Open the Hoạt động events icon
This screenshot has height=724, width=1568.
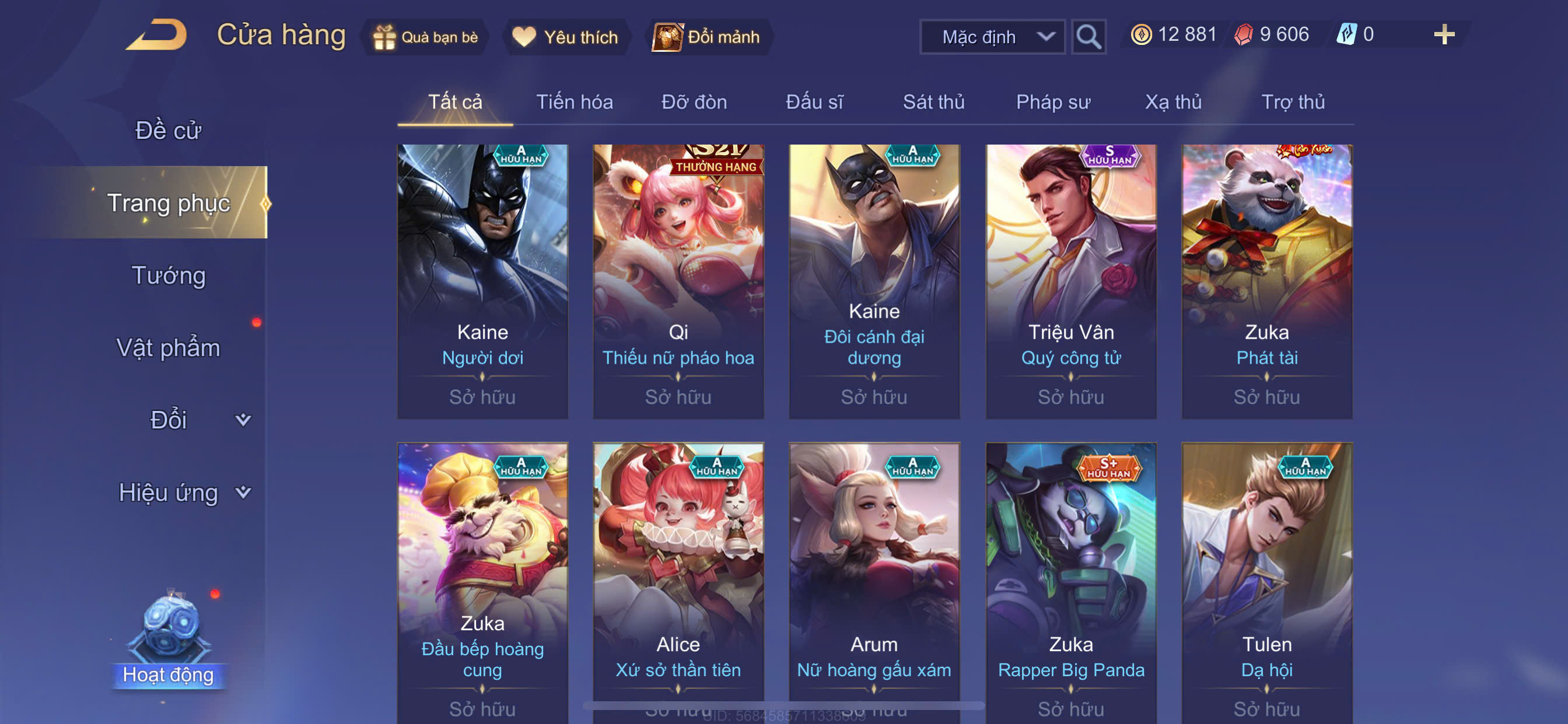[168, 639]
